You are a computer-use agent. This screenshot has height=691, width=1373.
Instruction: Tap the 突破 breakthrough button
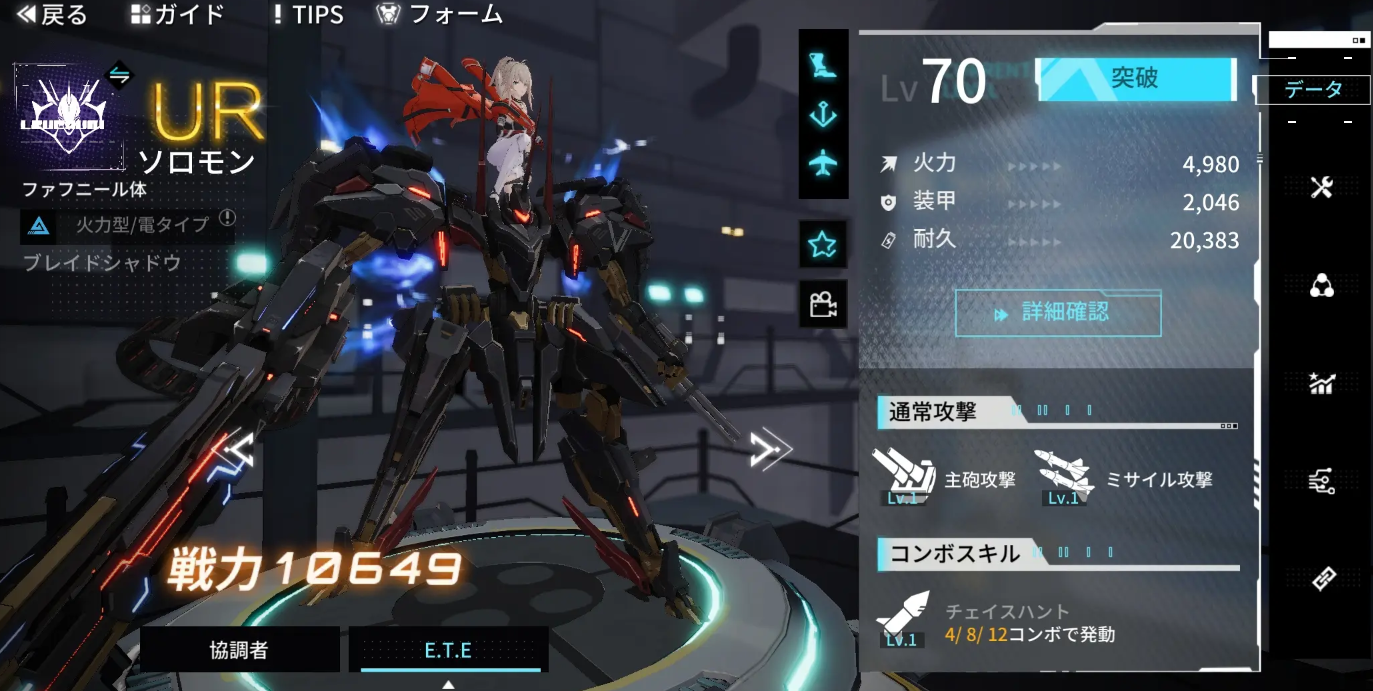(1135, 79)
